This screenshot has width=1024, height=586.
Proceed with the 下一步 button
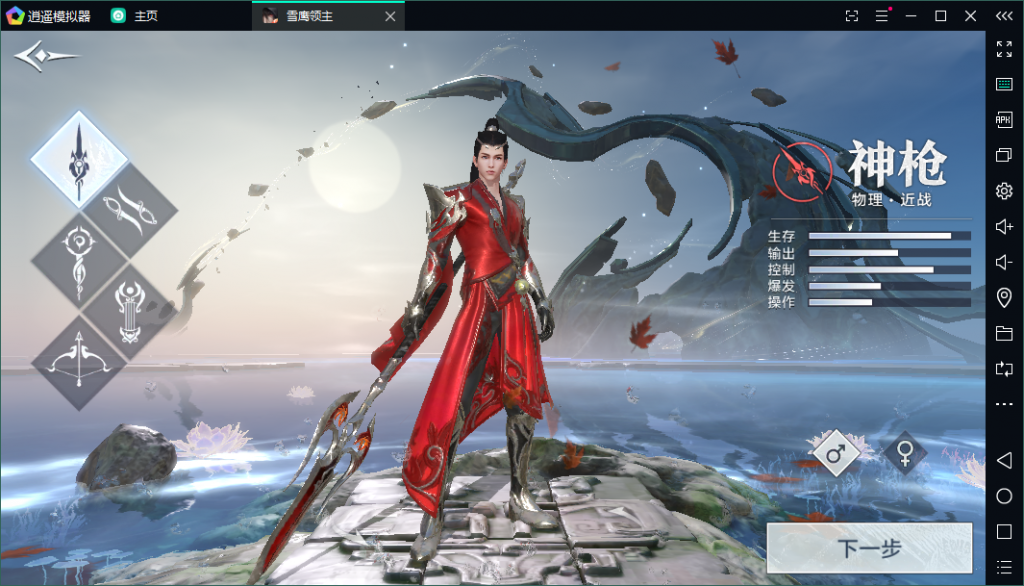coord(869,548)
